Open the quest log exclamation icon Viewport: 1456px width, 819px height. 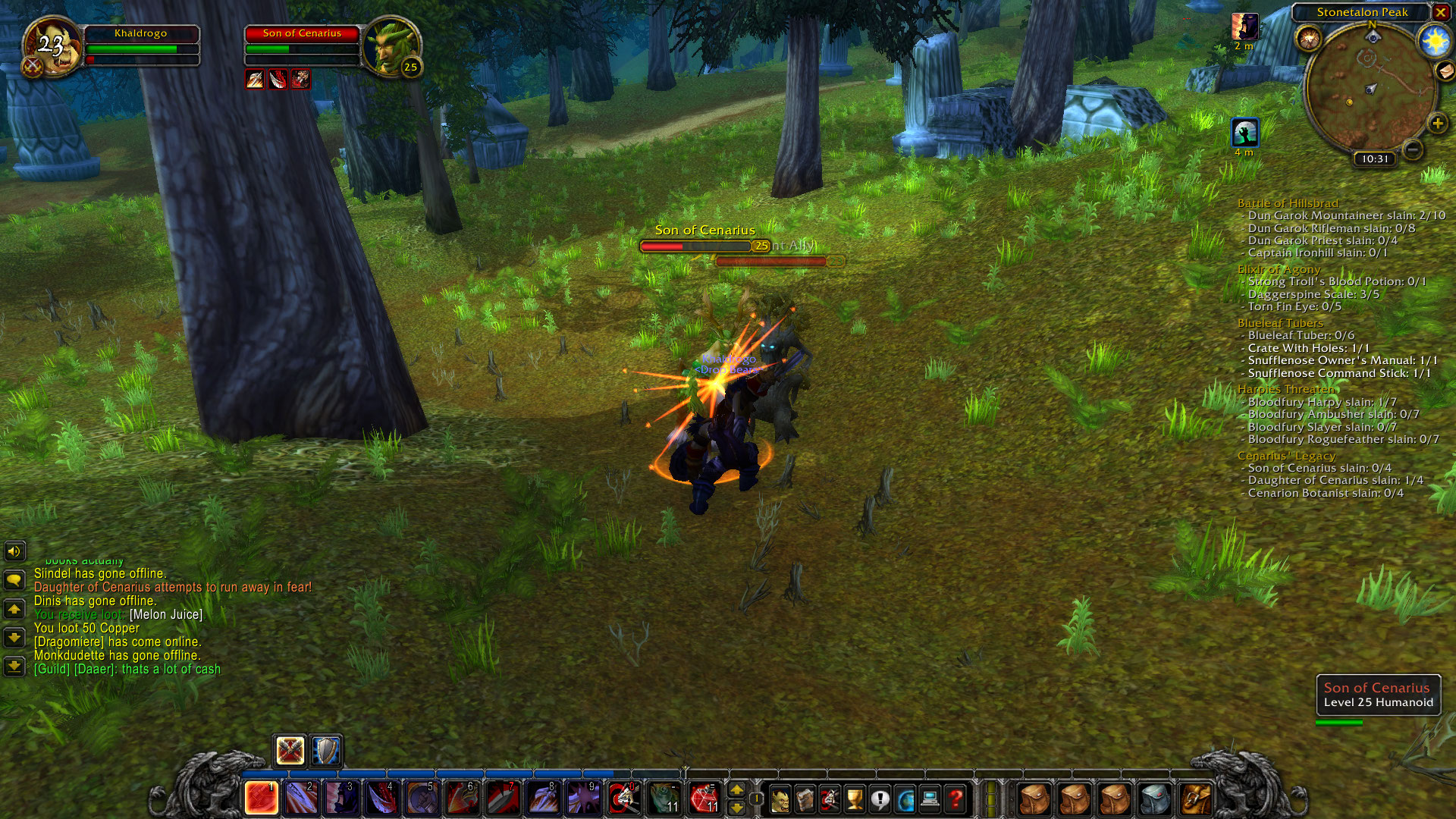tap(880, 800)
